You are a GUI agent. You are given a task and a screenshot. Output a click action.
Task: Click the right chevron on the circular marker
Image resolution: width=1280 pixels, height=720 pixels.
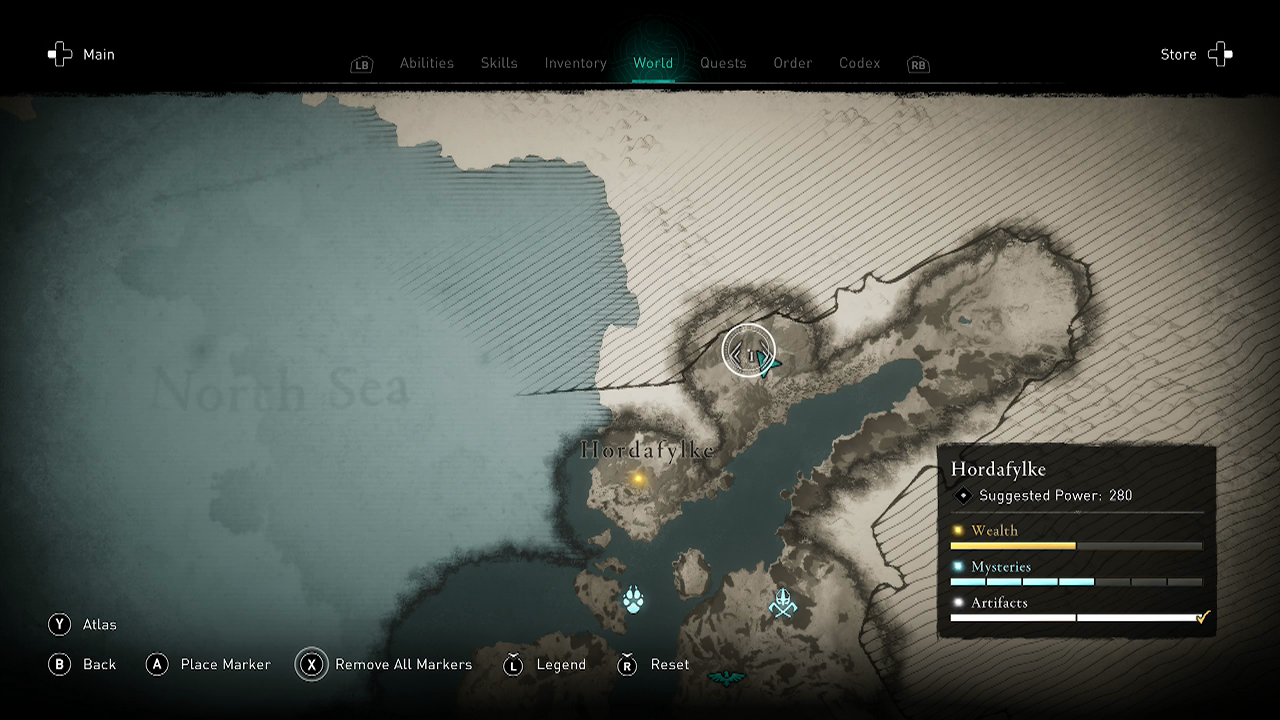(766, 352)
